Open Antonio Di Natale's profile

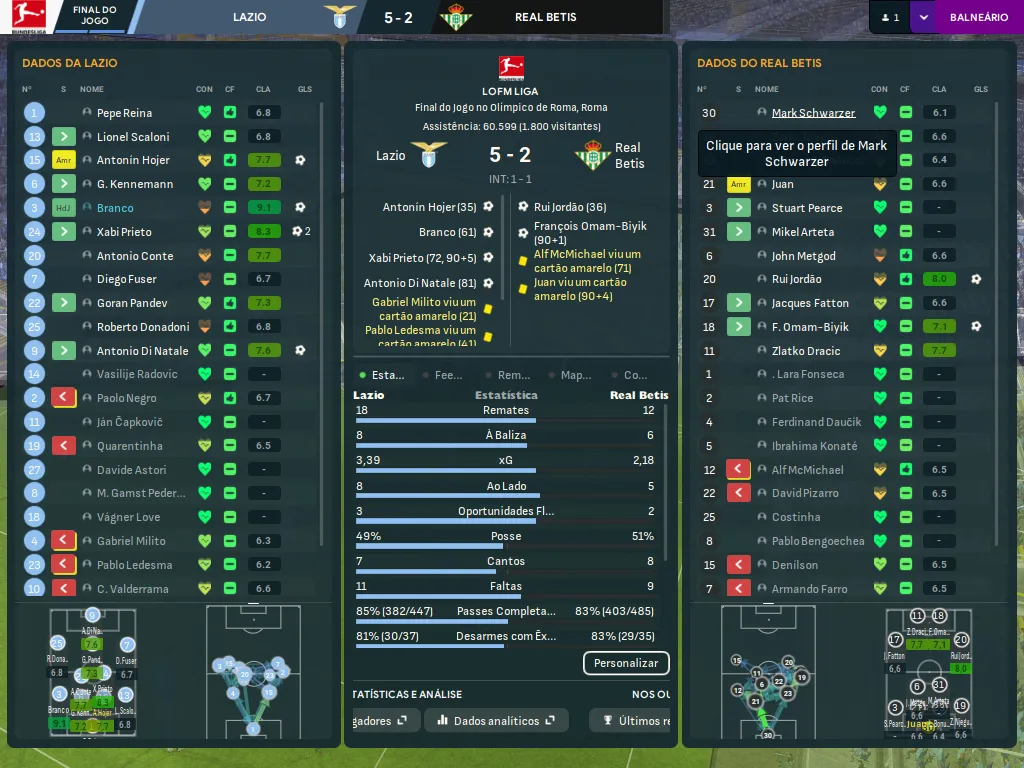pos(142,351)
